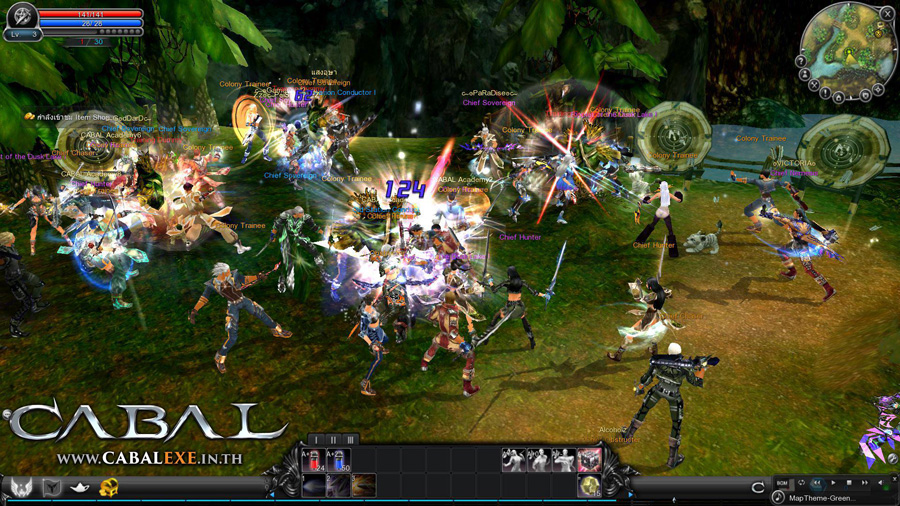Switch to hotbar page III tab
This screenshot has width=900, height=506.
click(x=351, y=440)
